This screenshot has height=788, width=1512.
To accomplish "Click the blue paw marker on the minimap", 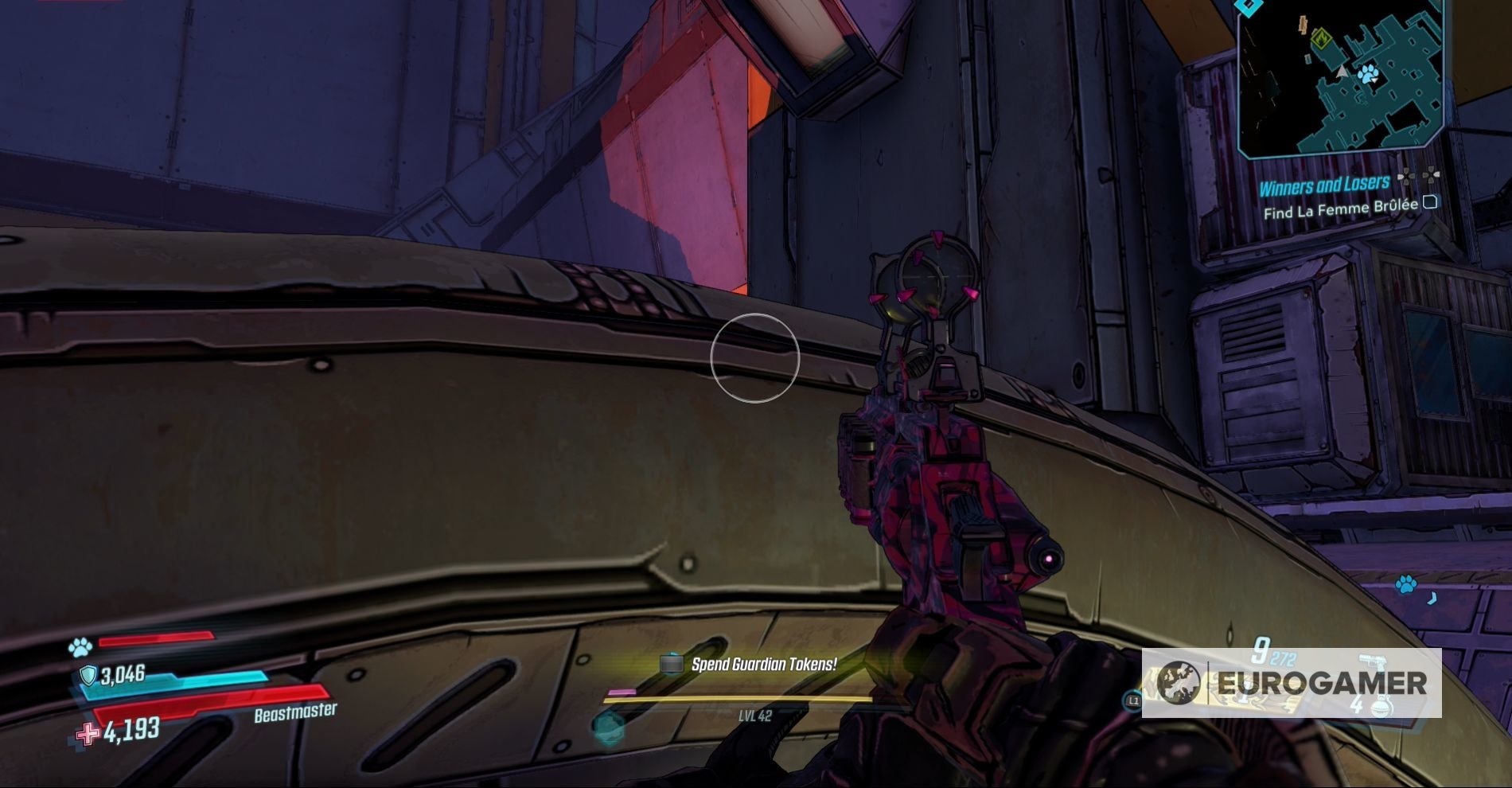I will [1367, 74].
